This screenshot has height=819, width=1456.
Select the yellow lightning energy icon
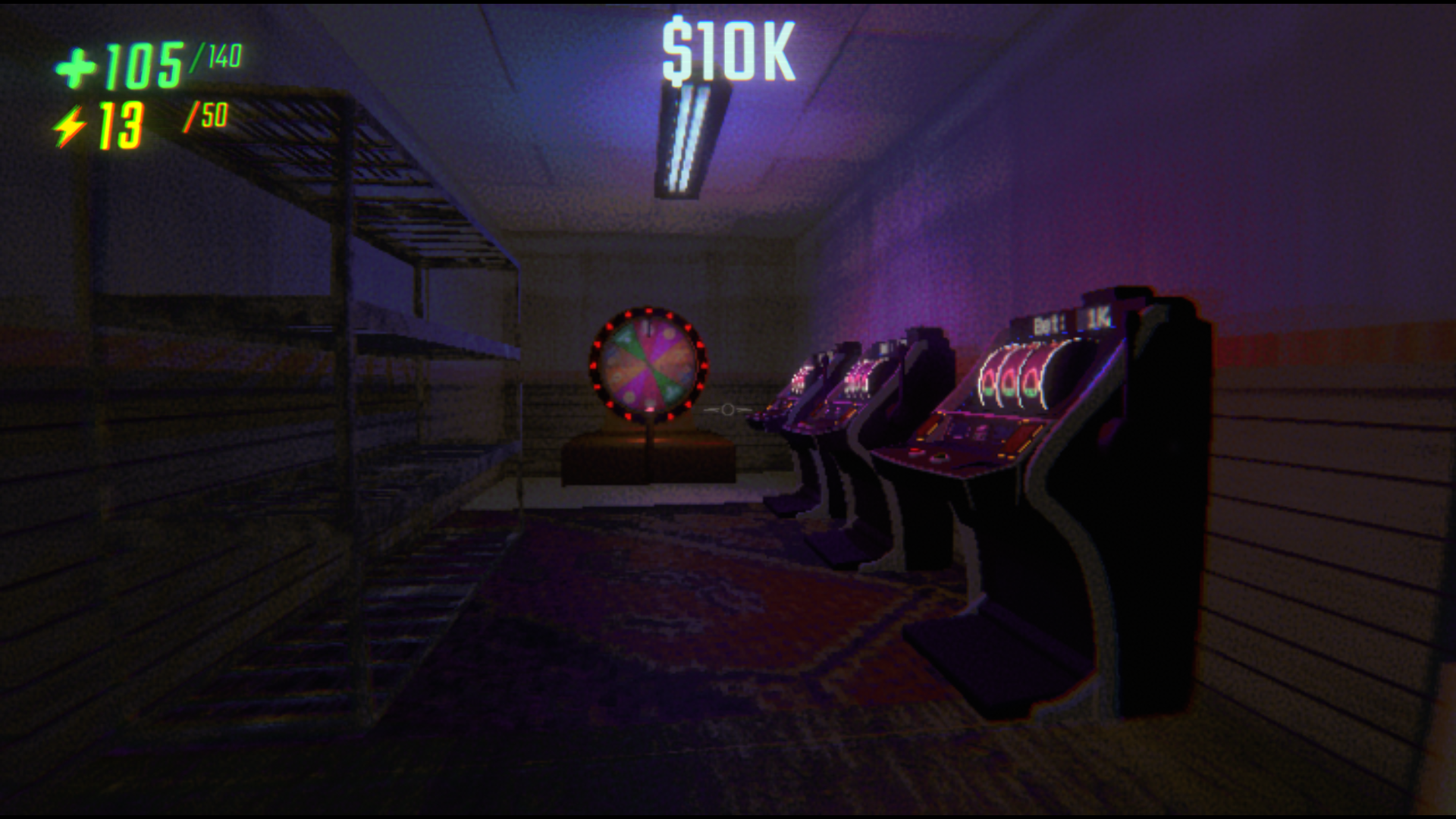[72, 124]
